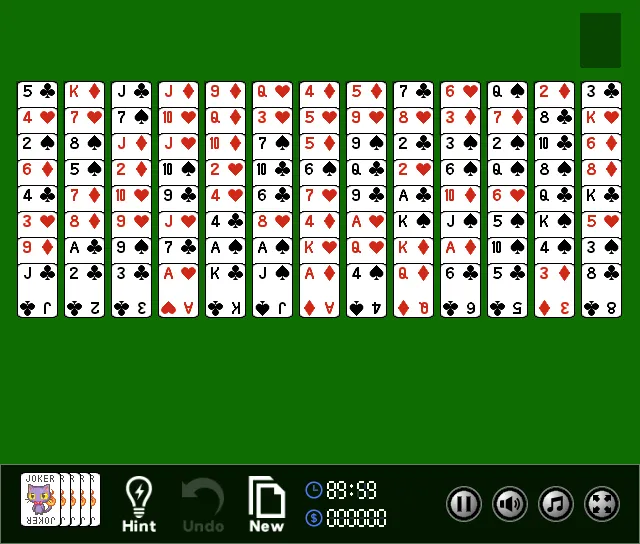This screenshot has height=544, width=640.
Task: Select the 6 of clubs bottom card
Action: pos(459,290)
